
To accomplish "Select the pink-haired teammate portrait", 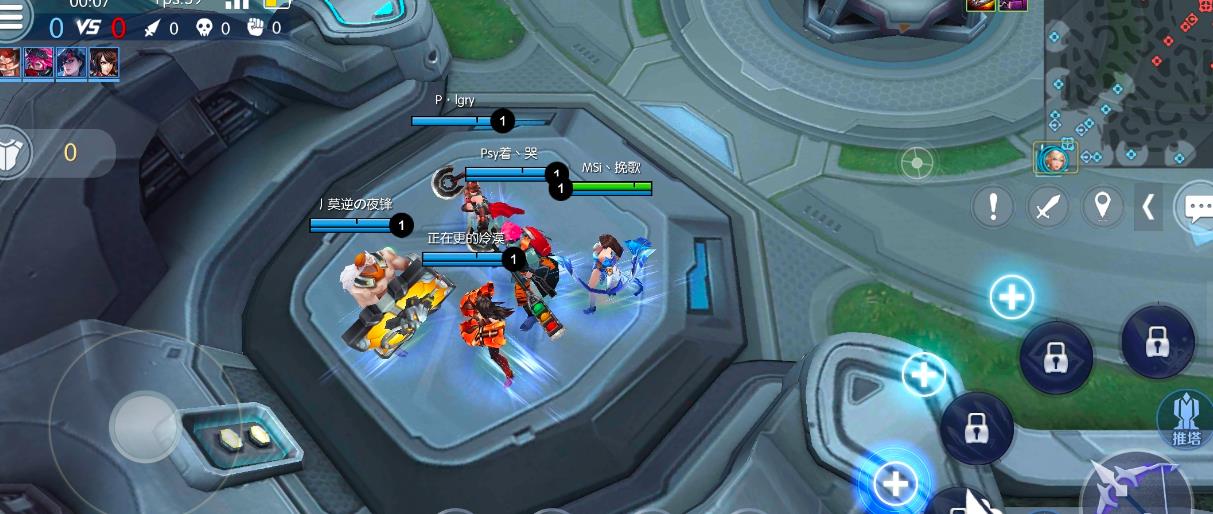I will [x=39, y=62].
